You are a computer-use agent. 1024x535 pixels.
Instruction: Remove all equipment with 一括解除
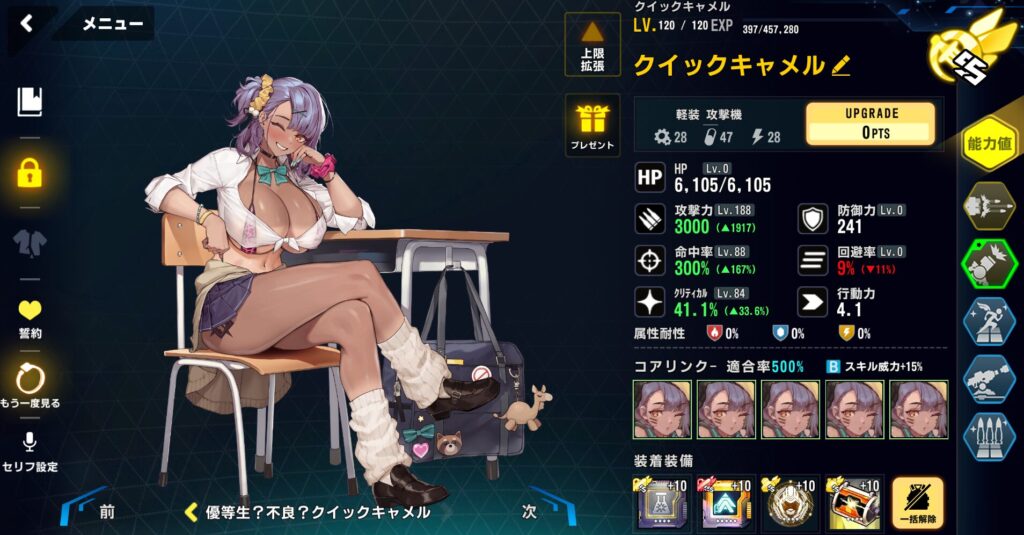point(917,503)
